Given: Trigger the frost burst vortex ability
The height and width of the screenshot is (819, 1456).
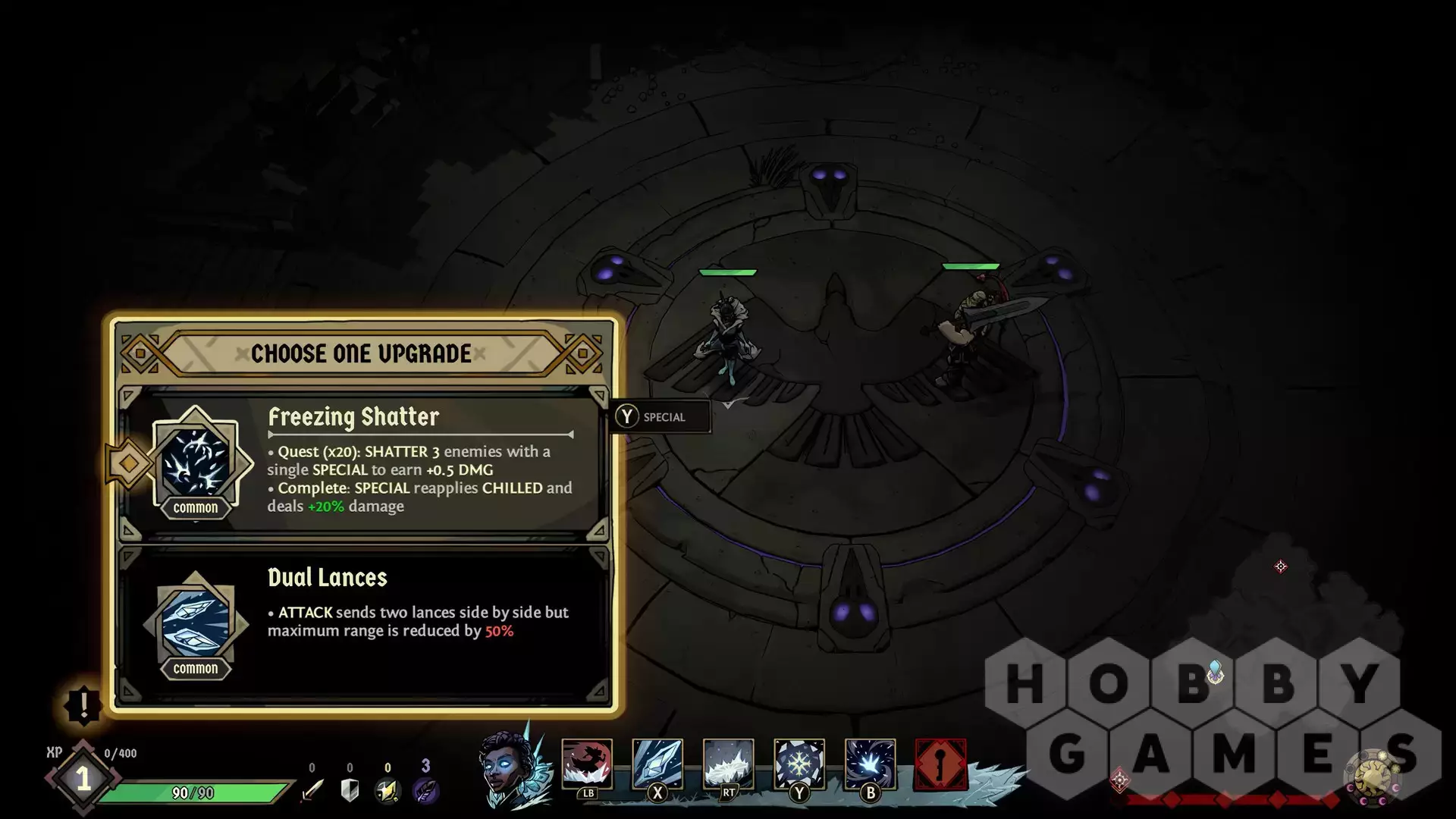Looking at the screenshot, I should tap(870, 764).
